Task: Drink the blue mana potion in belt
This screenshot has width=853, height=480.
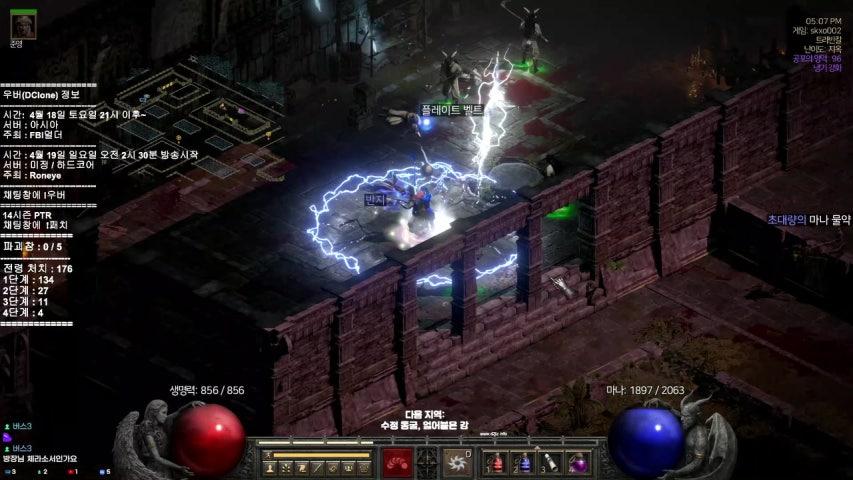Action: point(524,463)
